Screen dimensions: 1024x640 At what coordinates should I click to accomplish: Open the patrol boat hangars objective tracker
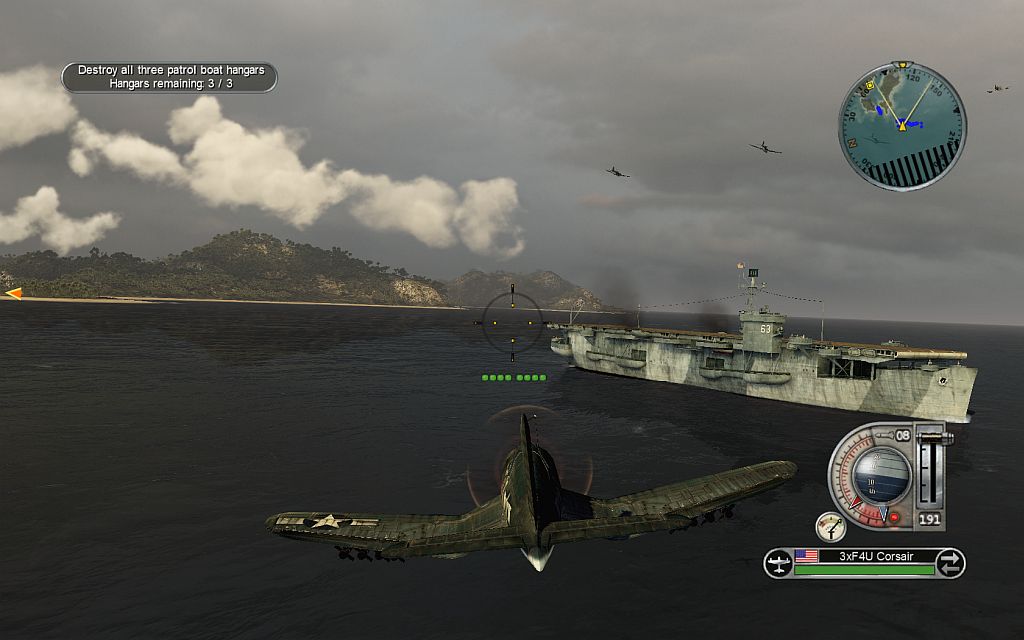[x=170, y=77]
